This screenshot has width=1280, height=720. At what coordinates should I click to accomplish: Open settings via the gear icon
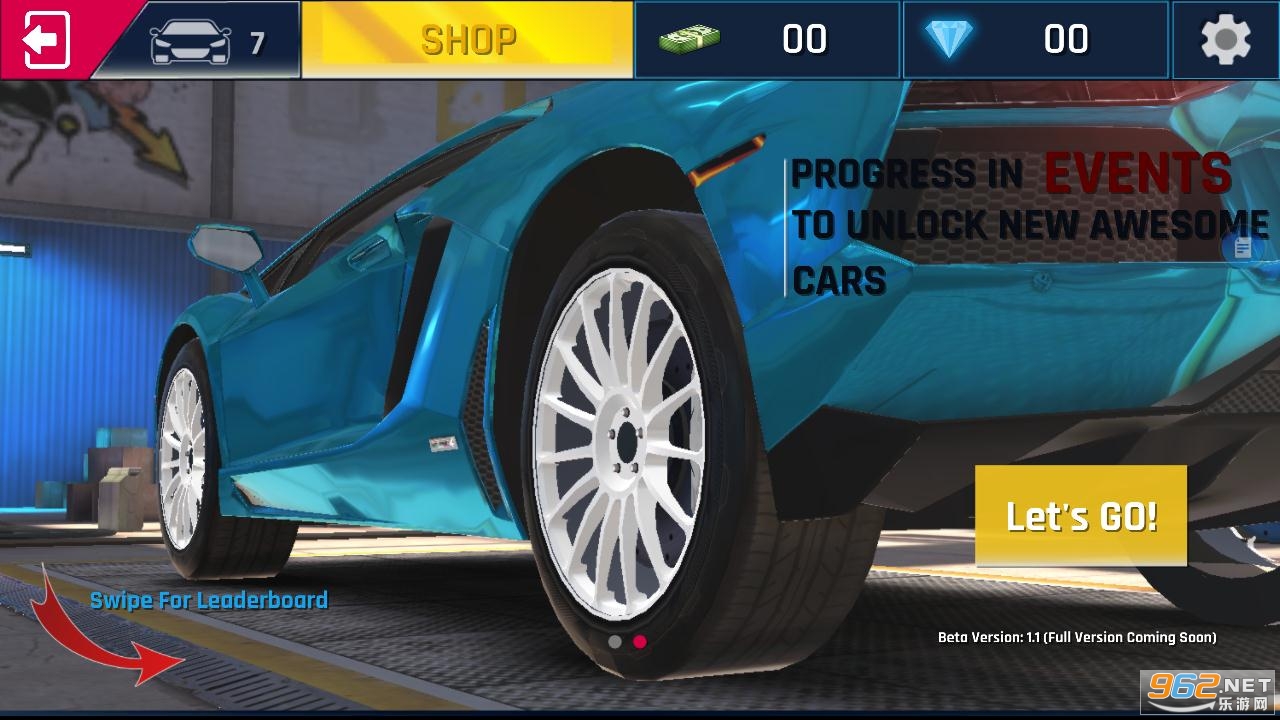pyautogui.click(x=1225, y=40)
